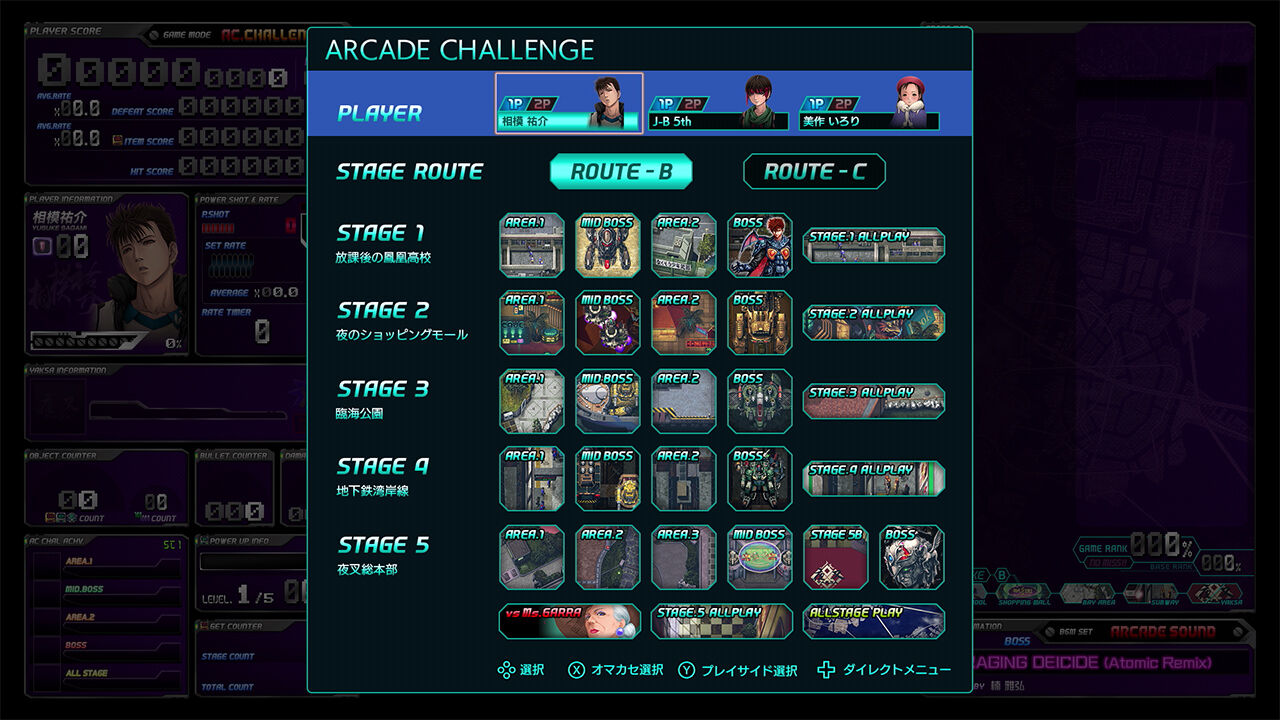Switch to ROUTE-C

pyautogui.click(x=814, y=171)
